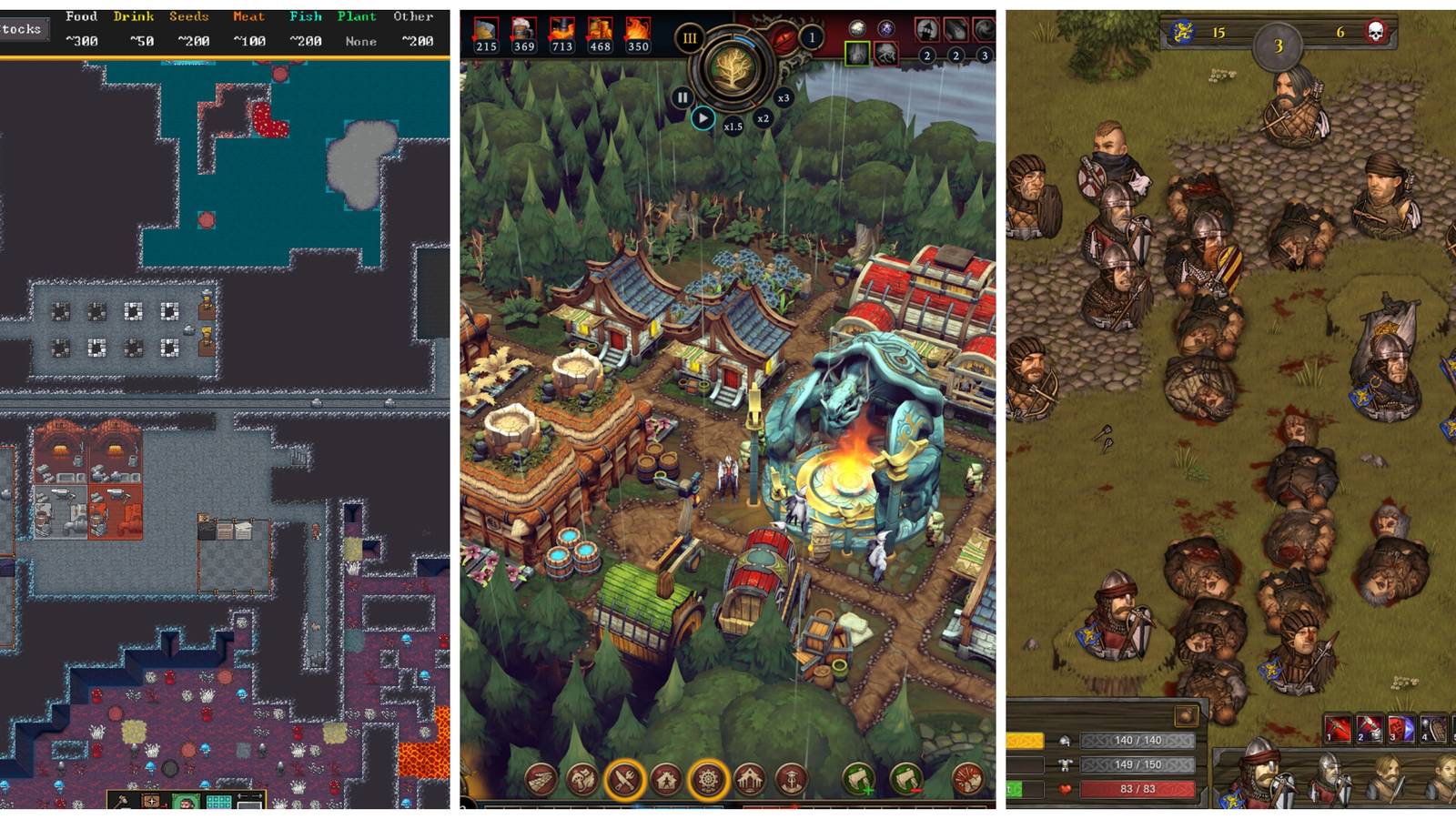1456x819 pixels.
Task: Open the inventory bag icon above the stat bars
Action: click(x=1188, y=716)
